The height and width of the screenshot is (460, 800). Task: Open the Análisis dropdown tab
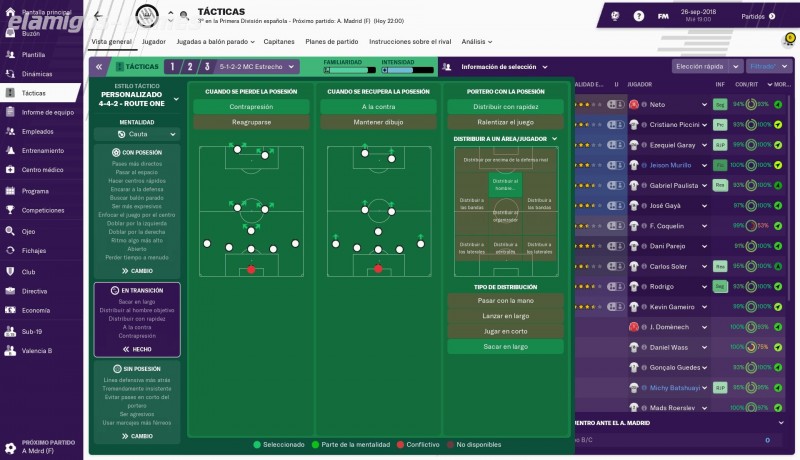[476, 42]
